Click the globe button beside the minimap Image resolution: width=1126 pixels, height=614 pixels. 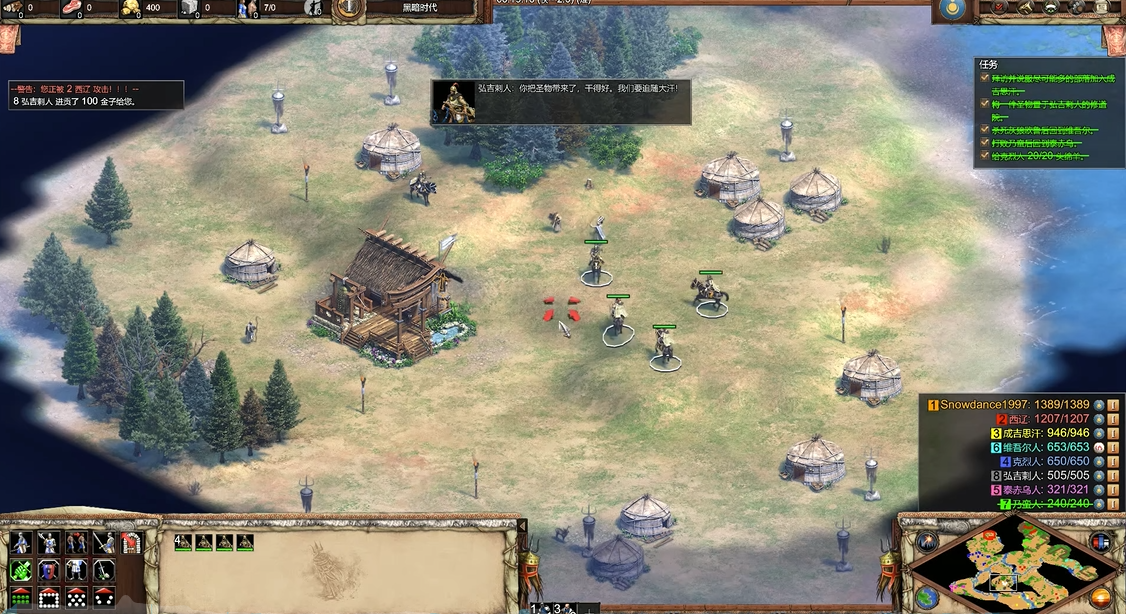click(x=927, y=598)
